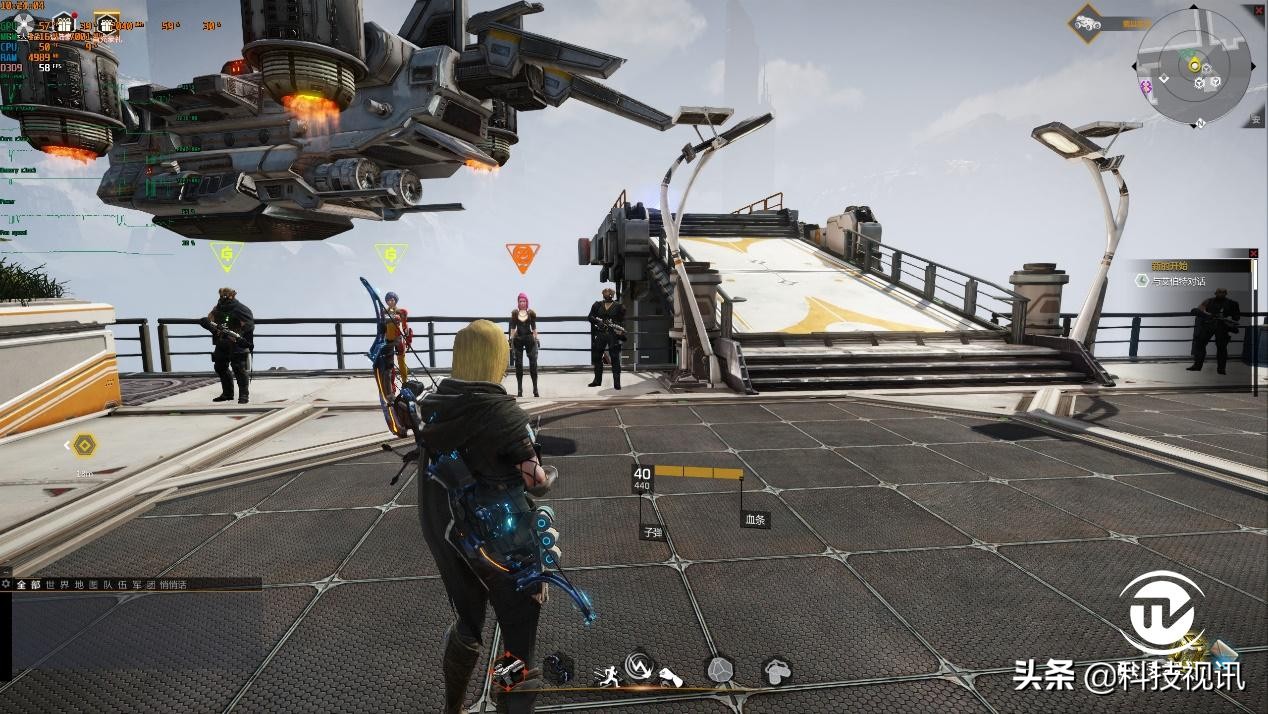Activate the punching fist melee ability

tap(670, 676)
